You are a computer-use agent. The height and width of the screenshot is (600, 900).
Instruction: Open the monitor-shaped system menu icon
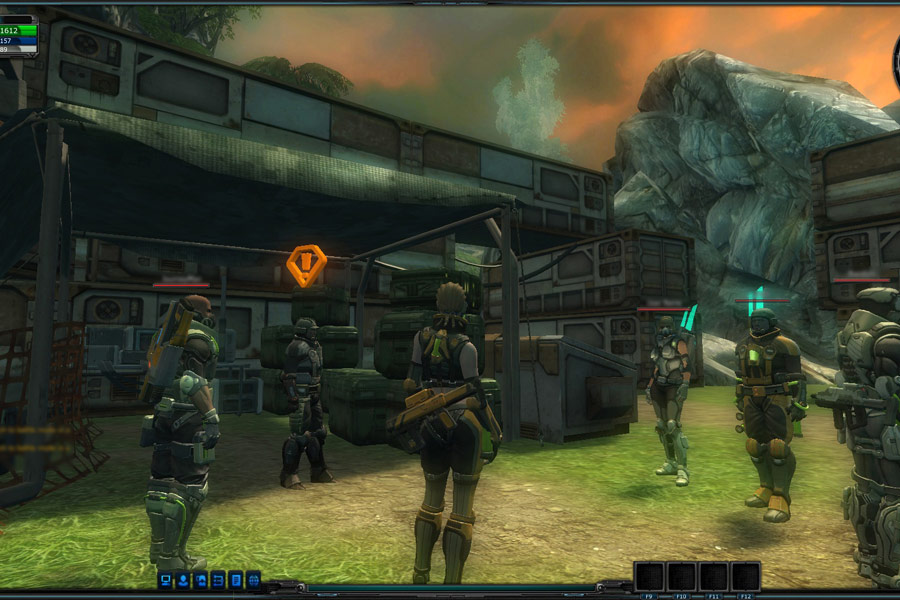click(166, 579)
